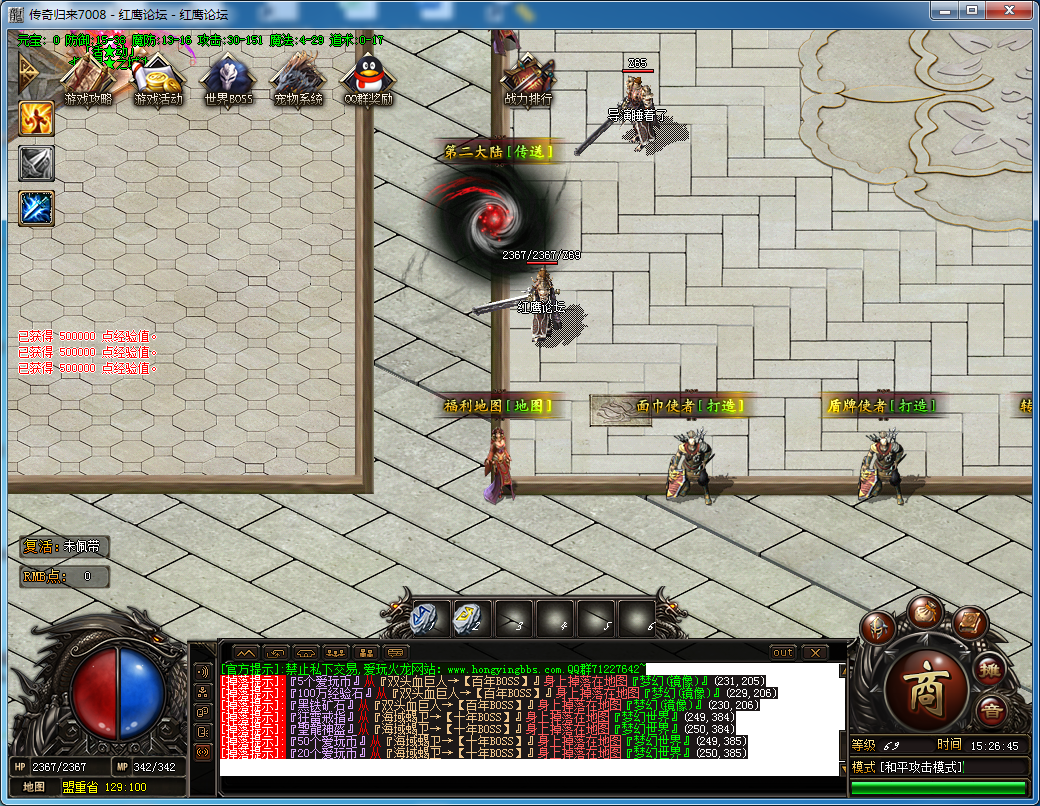Viewport: 1040px width, 806px height.
Task: Collapse the golden arrow menu toggle
Action: pos(27,72)
